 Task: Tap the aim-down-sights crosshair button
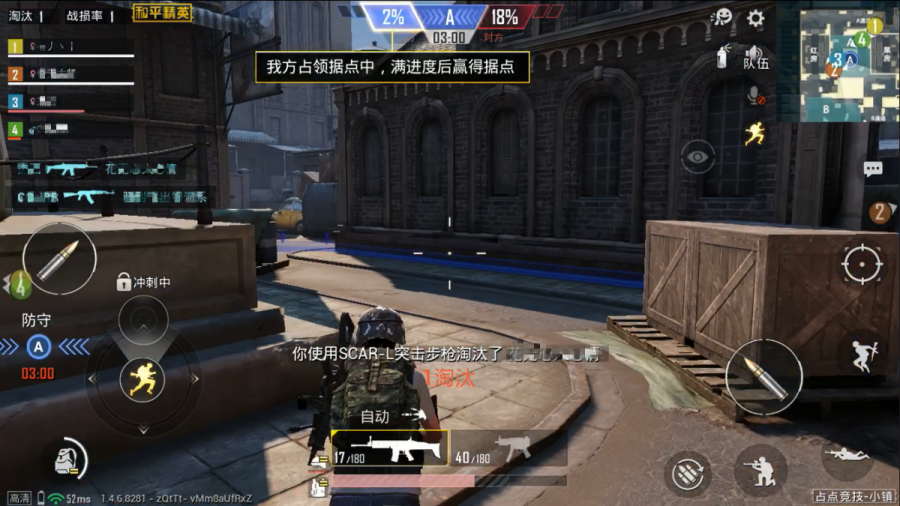point(862,264)
